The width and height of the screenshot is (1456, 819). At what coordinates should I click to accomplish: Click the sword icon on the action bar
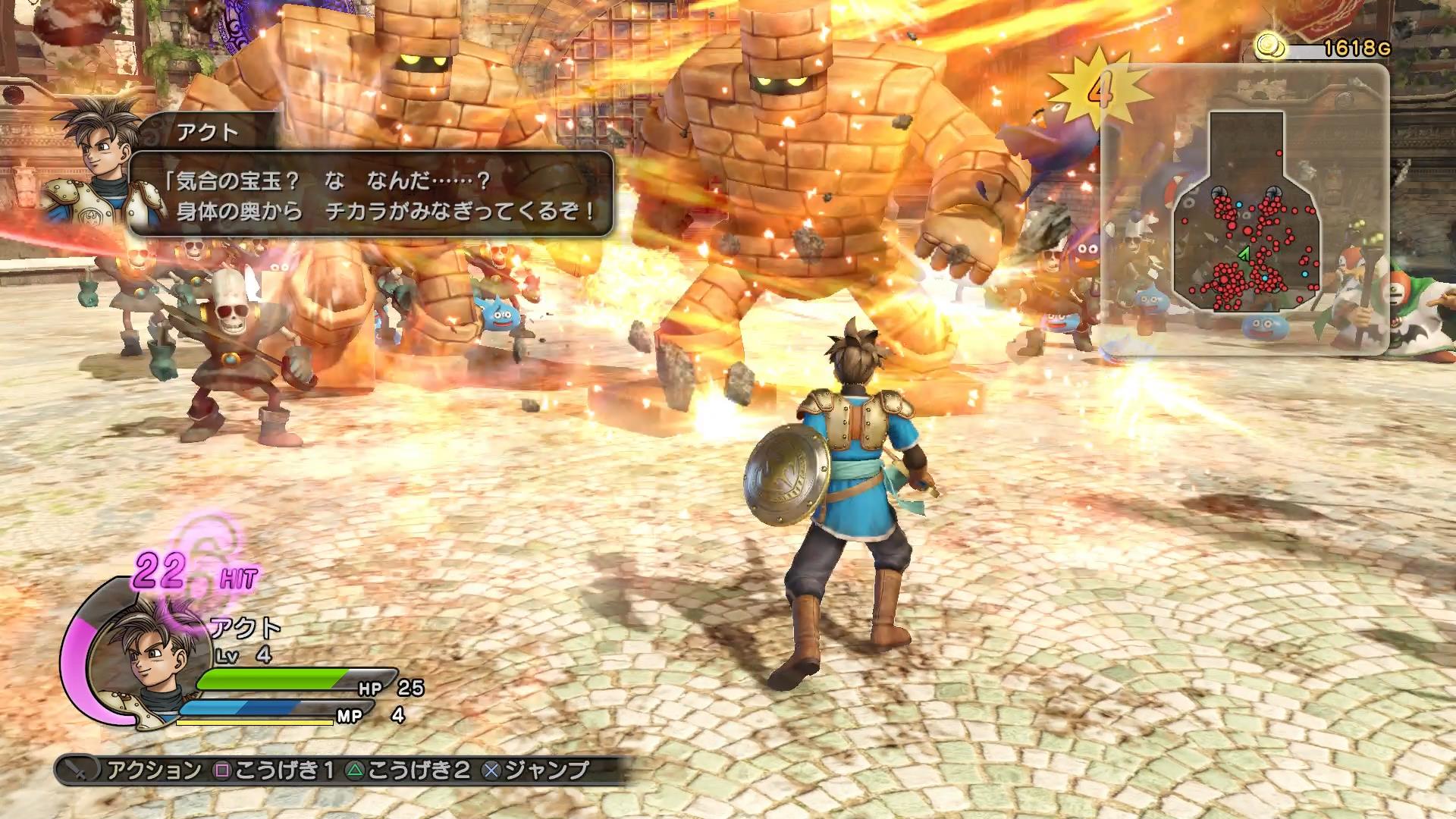coord(77,770)
